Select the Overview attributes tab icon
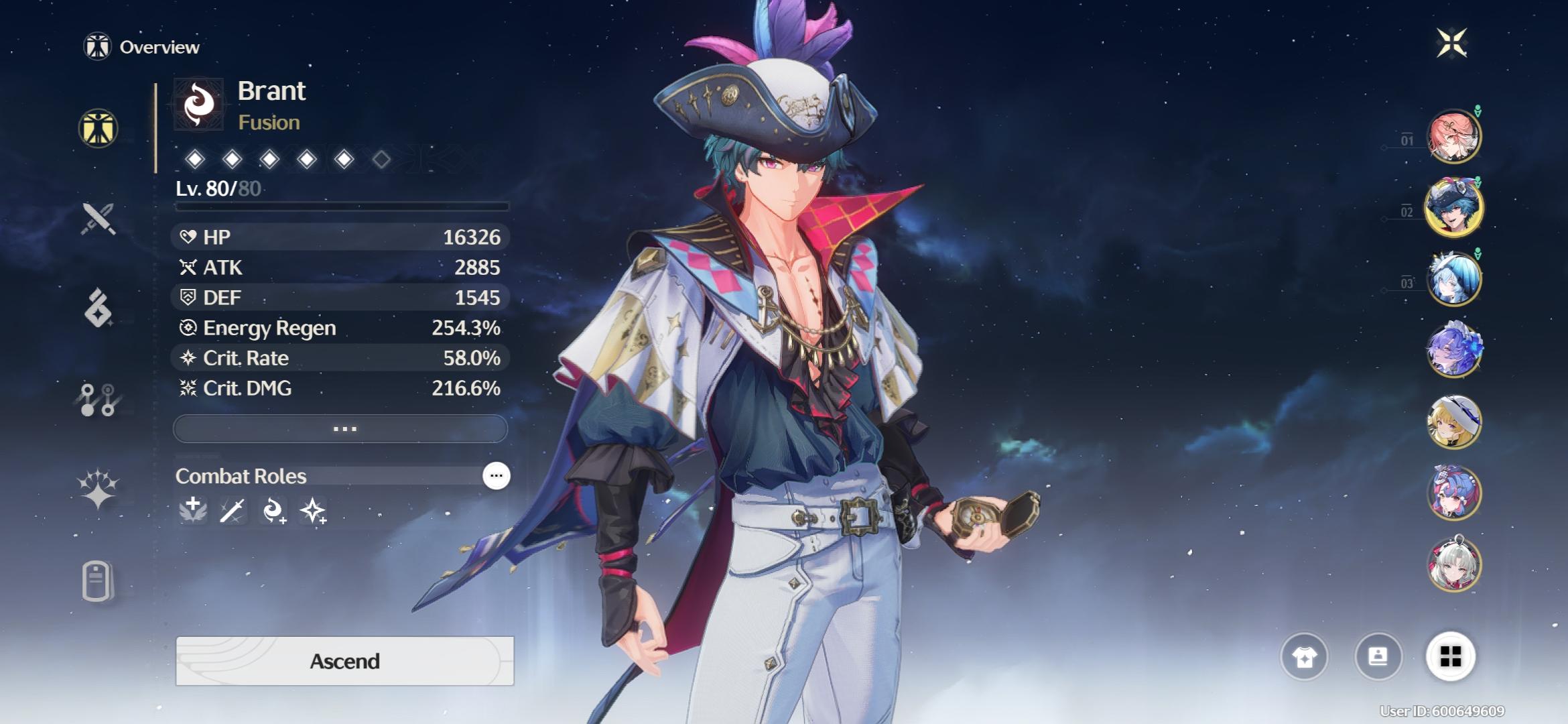Image resolution: width=1568 pixels, height=724 pixels. [99, 129]
